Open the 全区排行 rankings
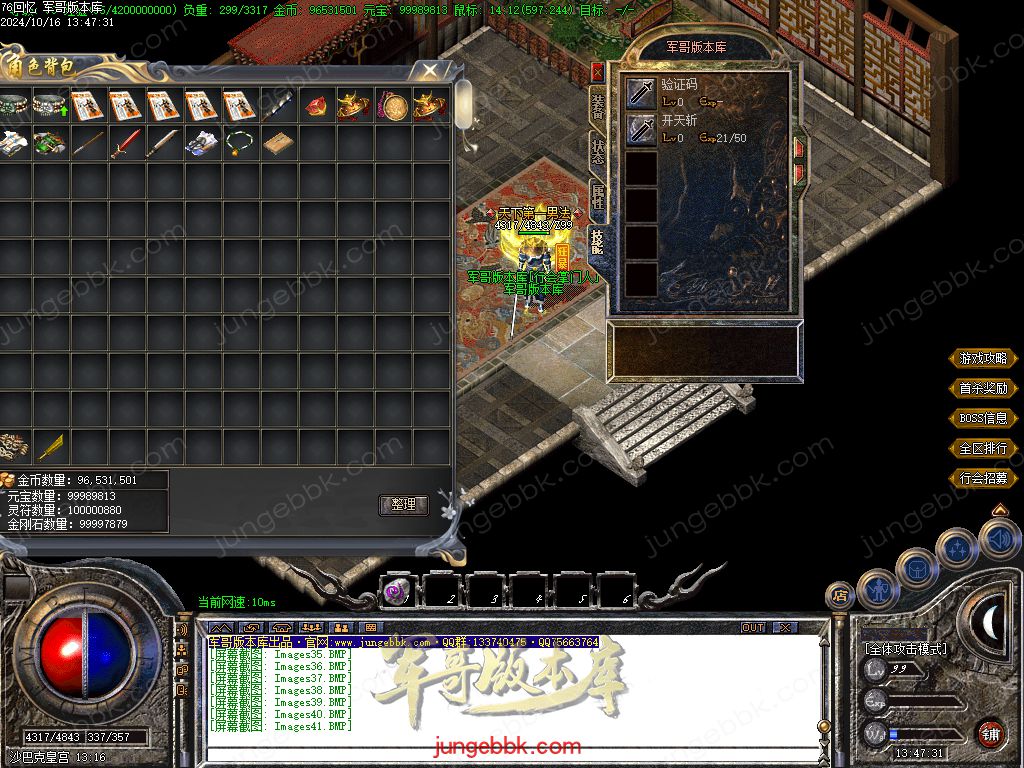This screenshot has height=768, width=1024. click(x=983, y=448)
